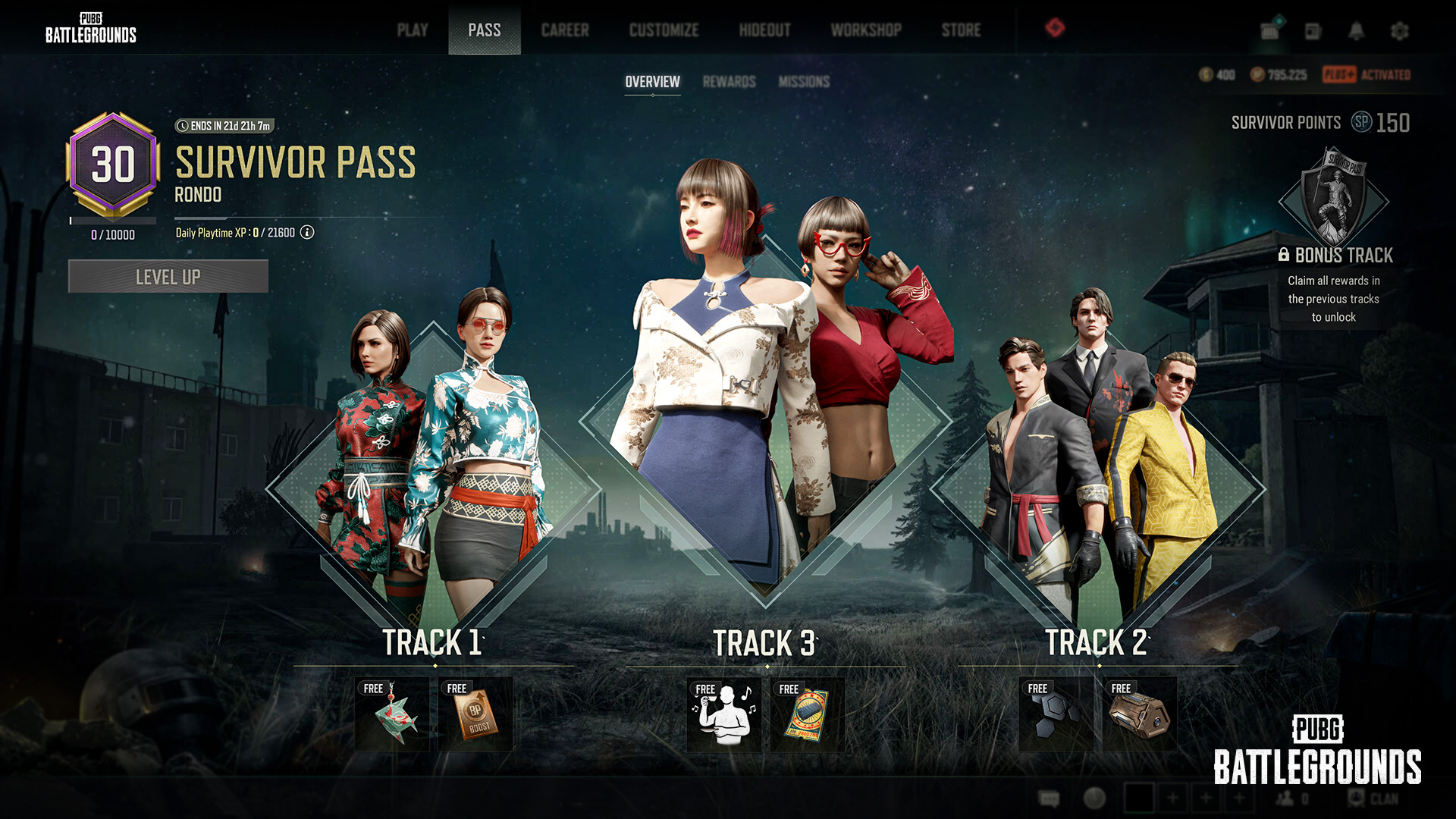
Task: Select the free fish charm reward
Action: tap(392, 714)
